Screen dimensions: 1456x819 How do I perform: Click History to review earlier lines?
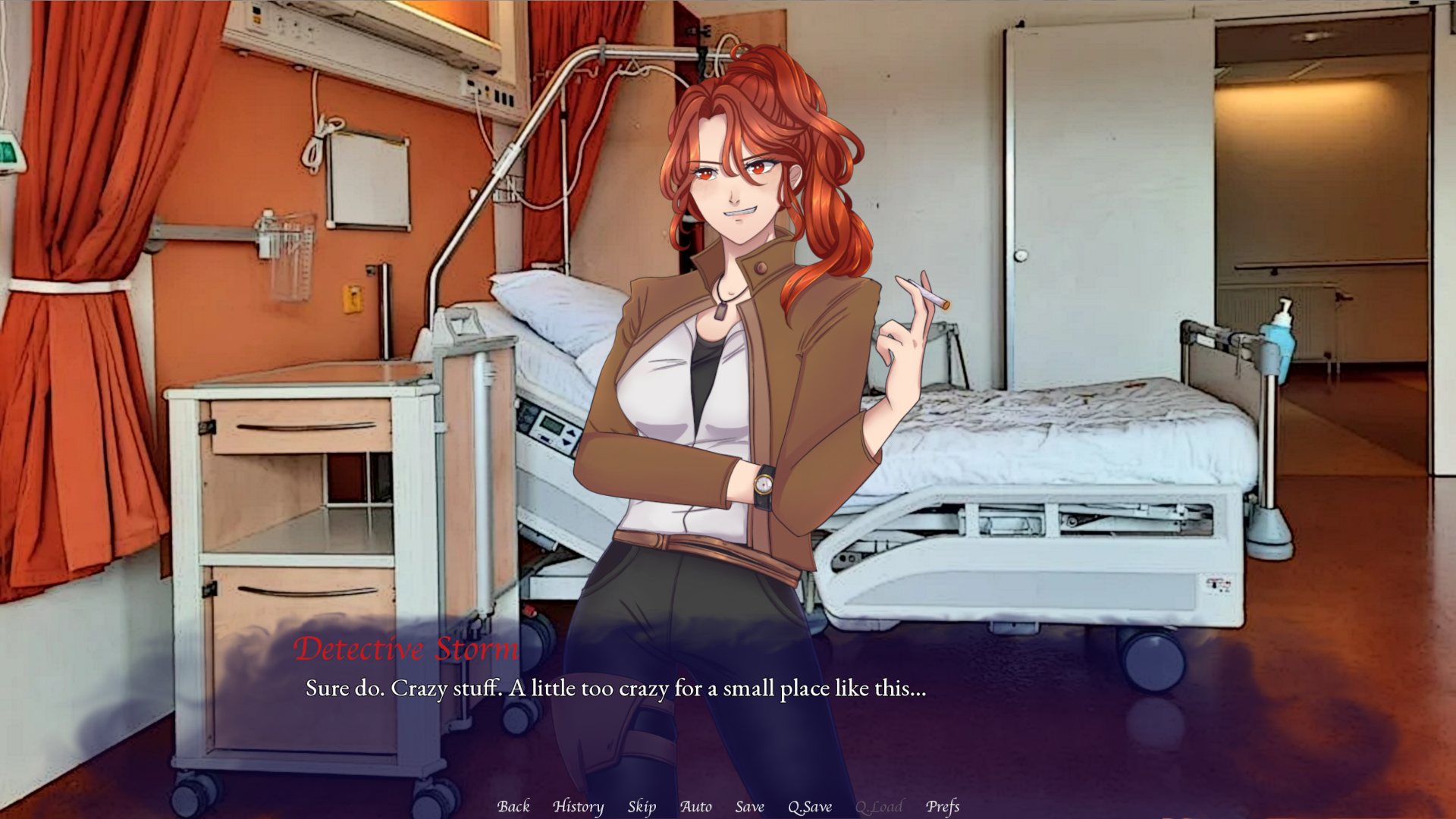pyautogui.click(x=579, y=807)
